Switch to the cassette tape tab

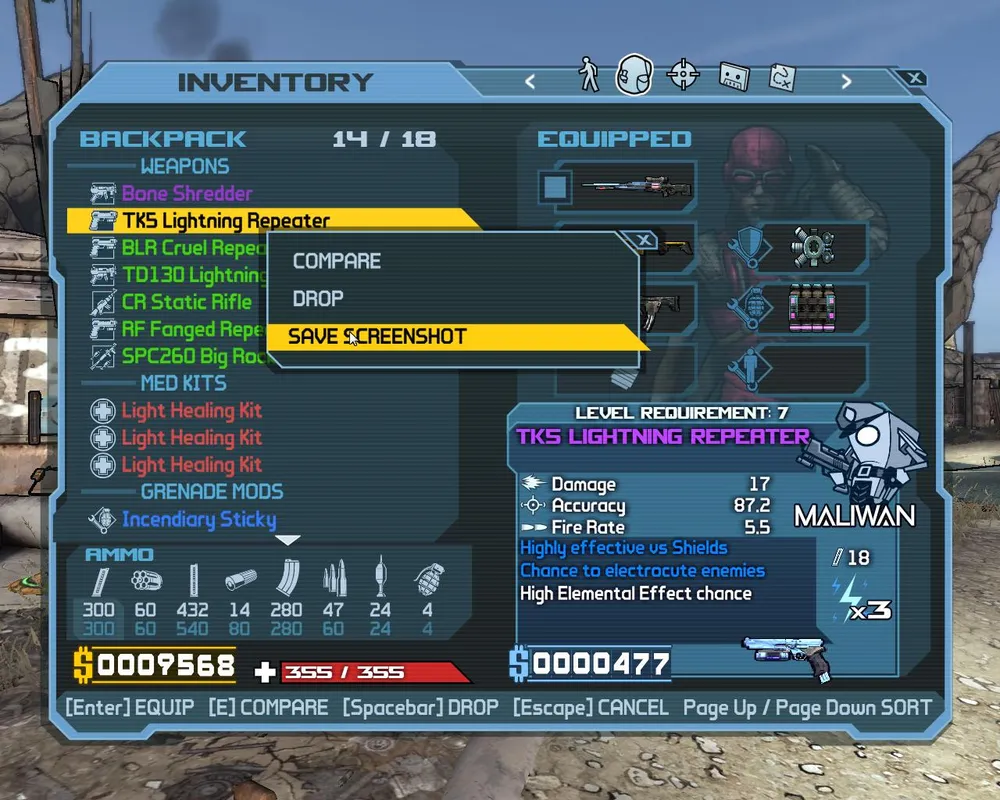click(x=735, y=76)
